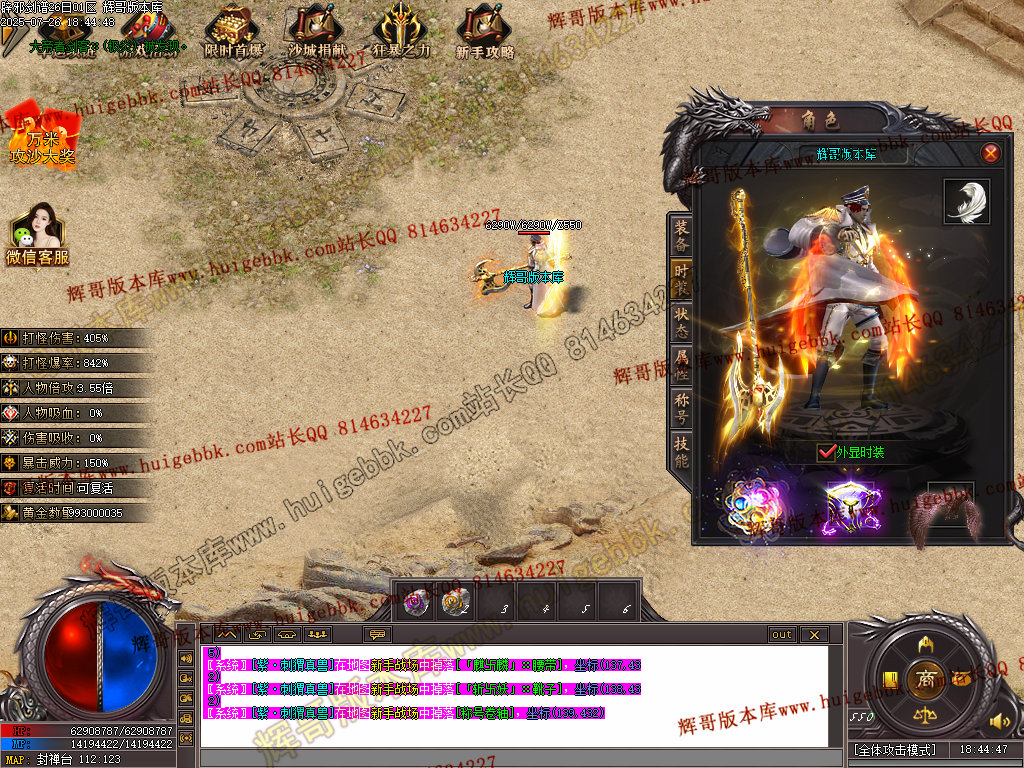
Task: Click the chat window's out button
Action: 782,634
